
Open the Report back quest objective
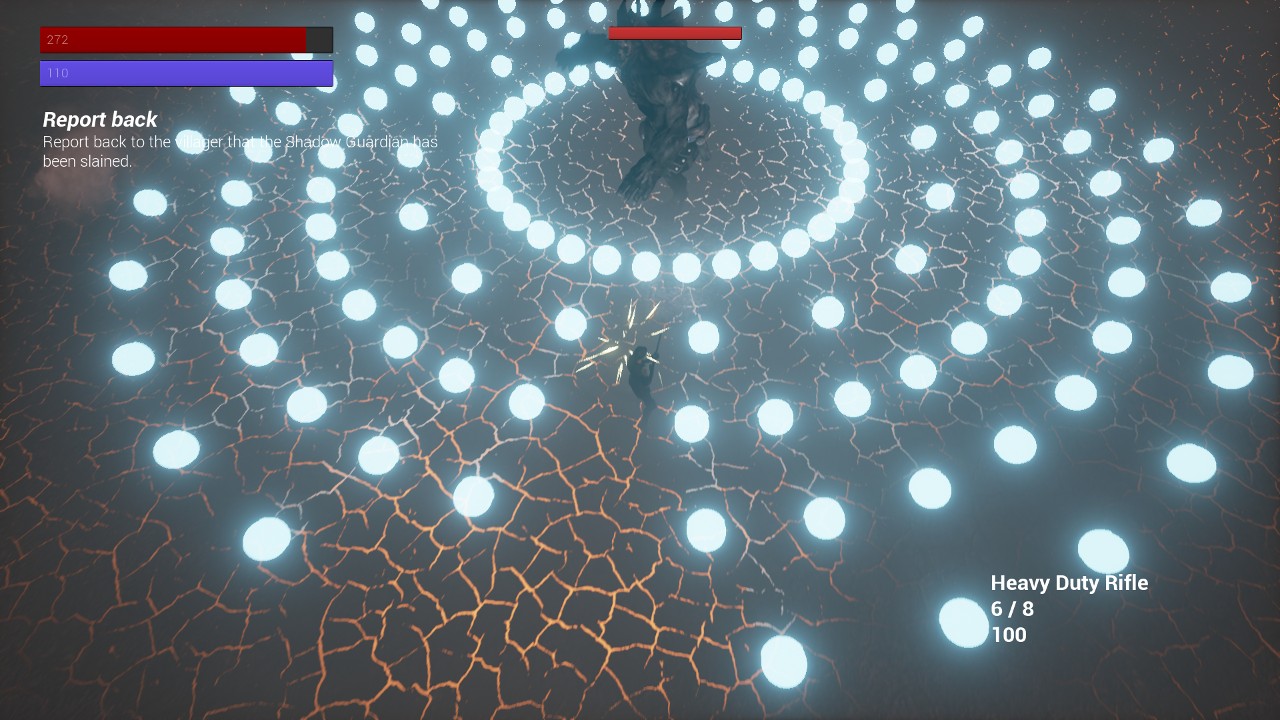(100, 120)
